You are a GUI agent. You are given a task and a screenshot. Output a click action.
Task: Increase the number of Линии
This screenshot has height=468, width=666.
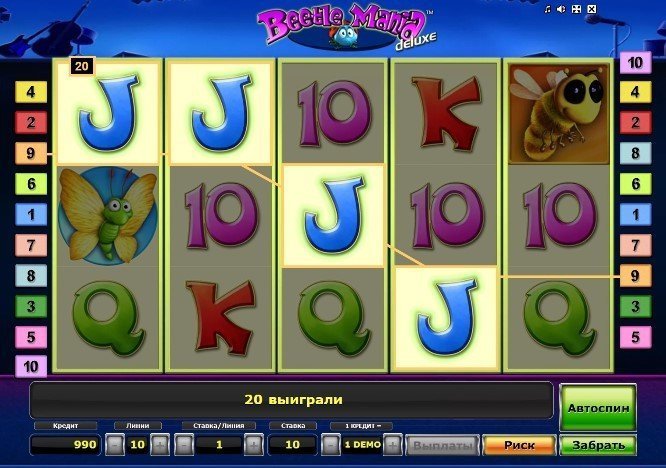pos(161,445)
